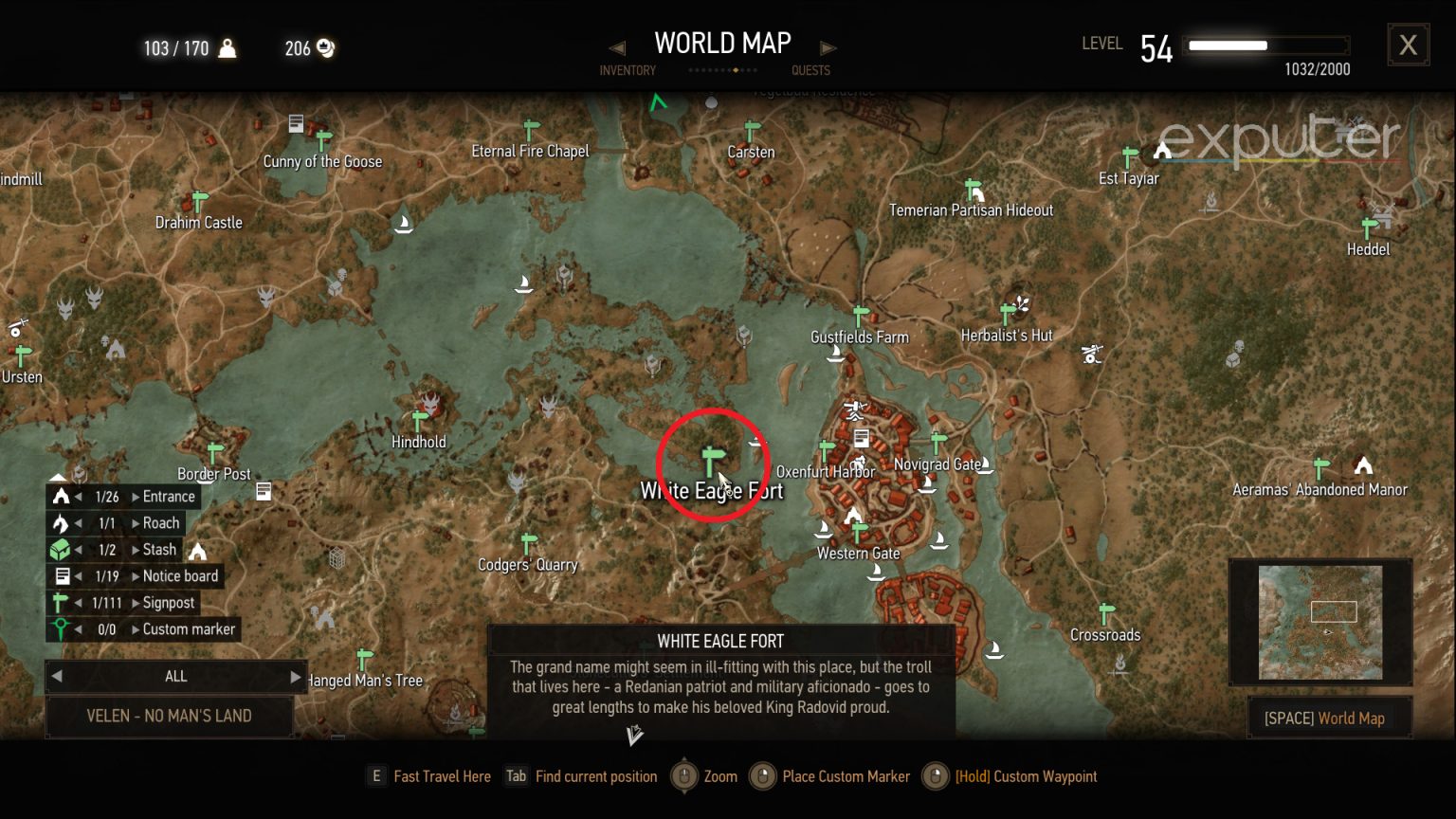Switch to the QUESTS tab
This screenshot has height=819, width=1456.
pos(811,70)
